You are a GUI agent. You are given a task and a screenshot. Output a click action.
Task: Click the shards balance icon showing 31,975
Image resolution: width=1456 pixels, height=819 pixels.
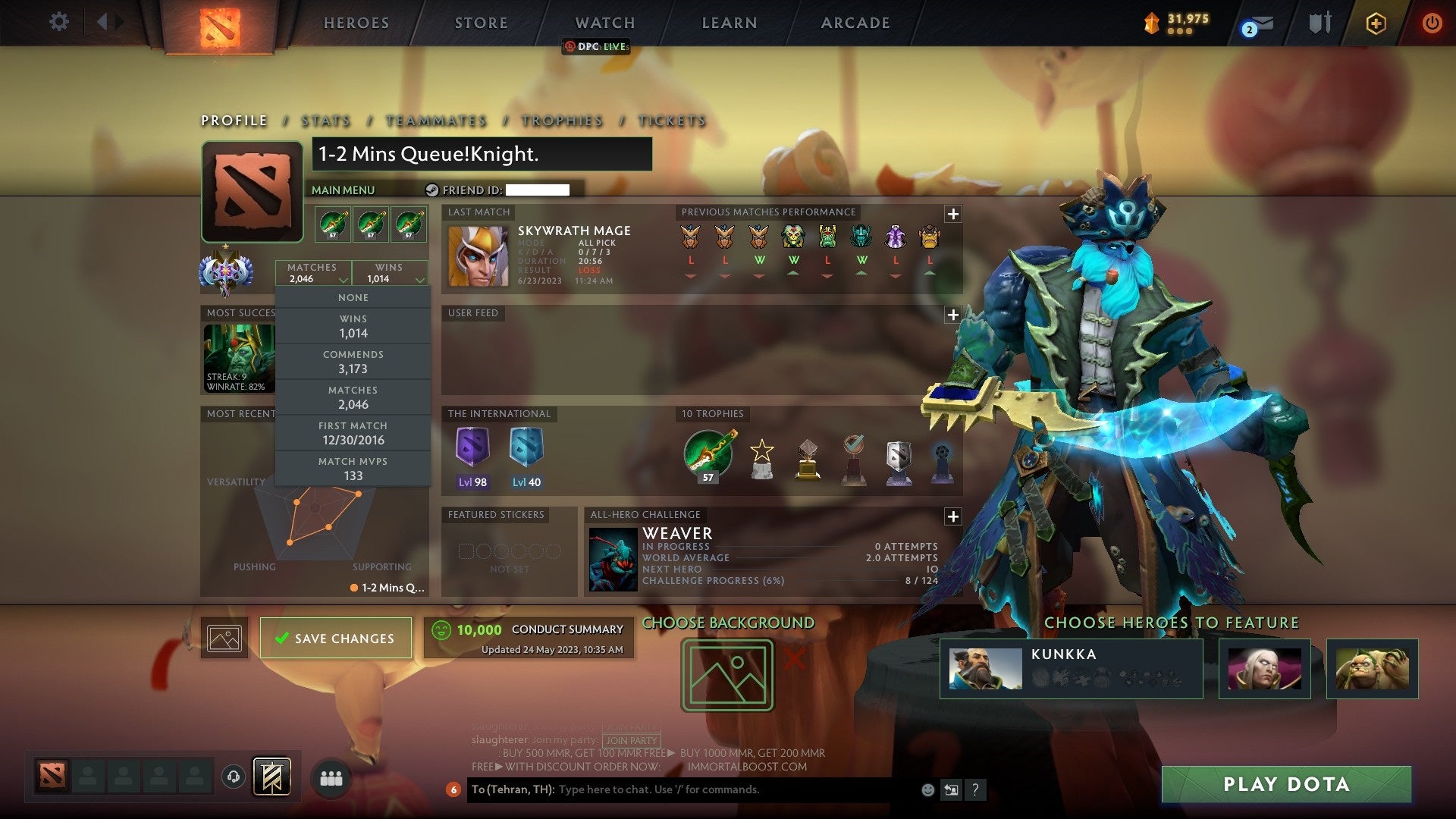tap(1153, 23)
